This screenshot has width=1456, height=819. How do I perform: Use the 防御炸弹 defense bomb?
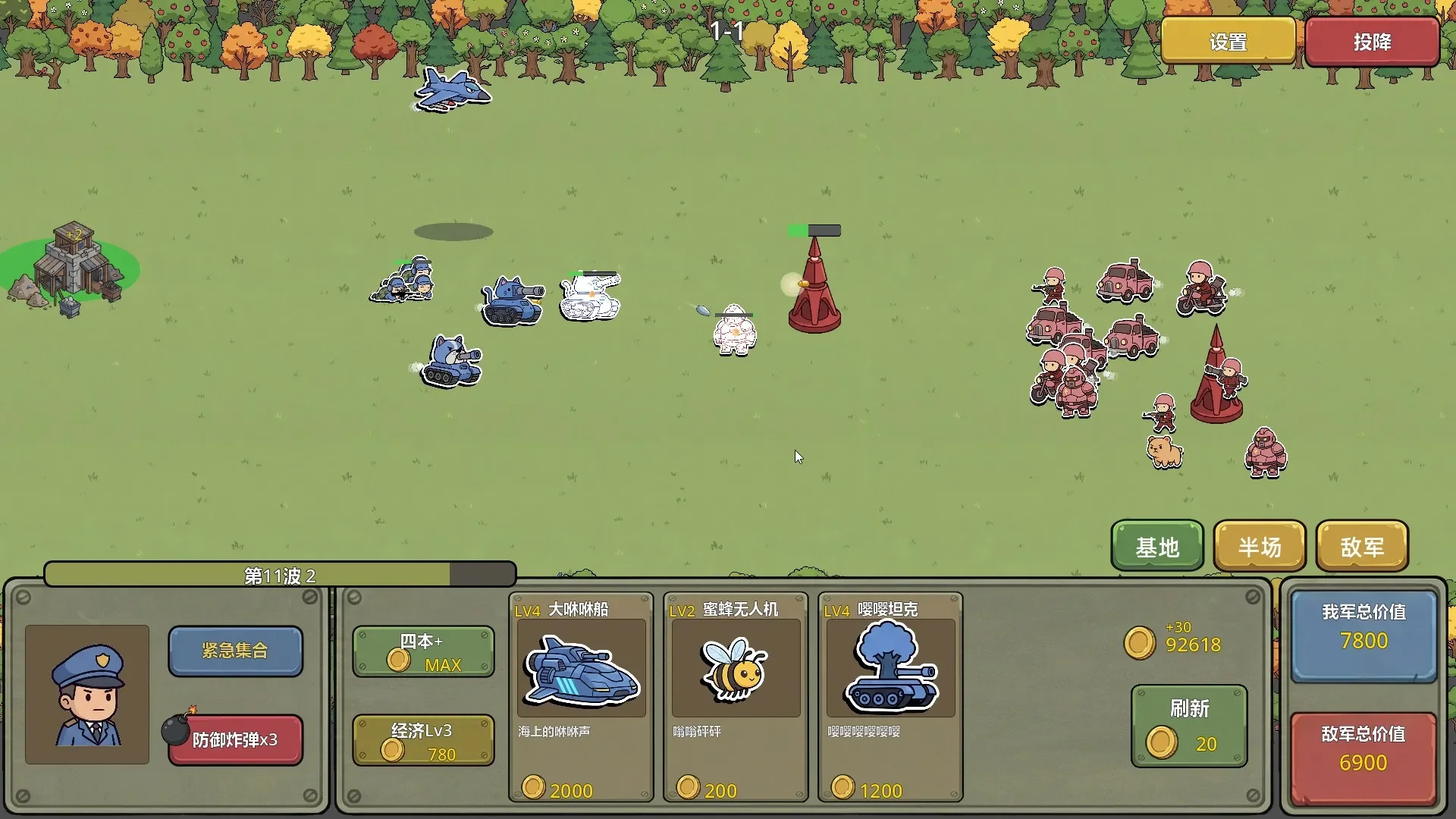235,739
